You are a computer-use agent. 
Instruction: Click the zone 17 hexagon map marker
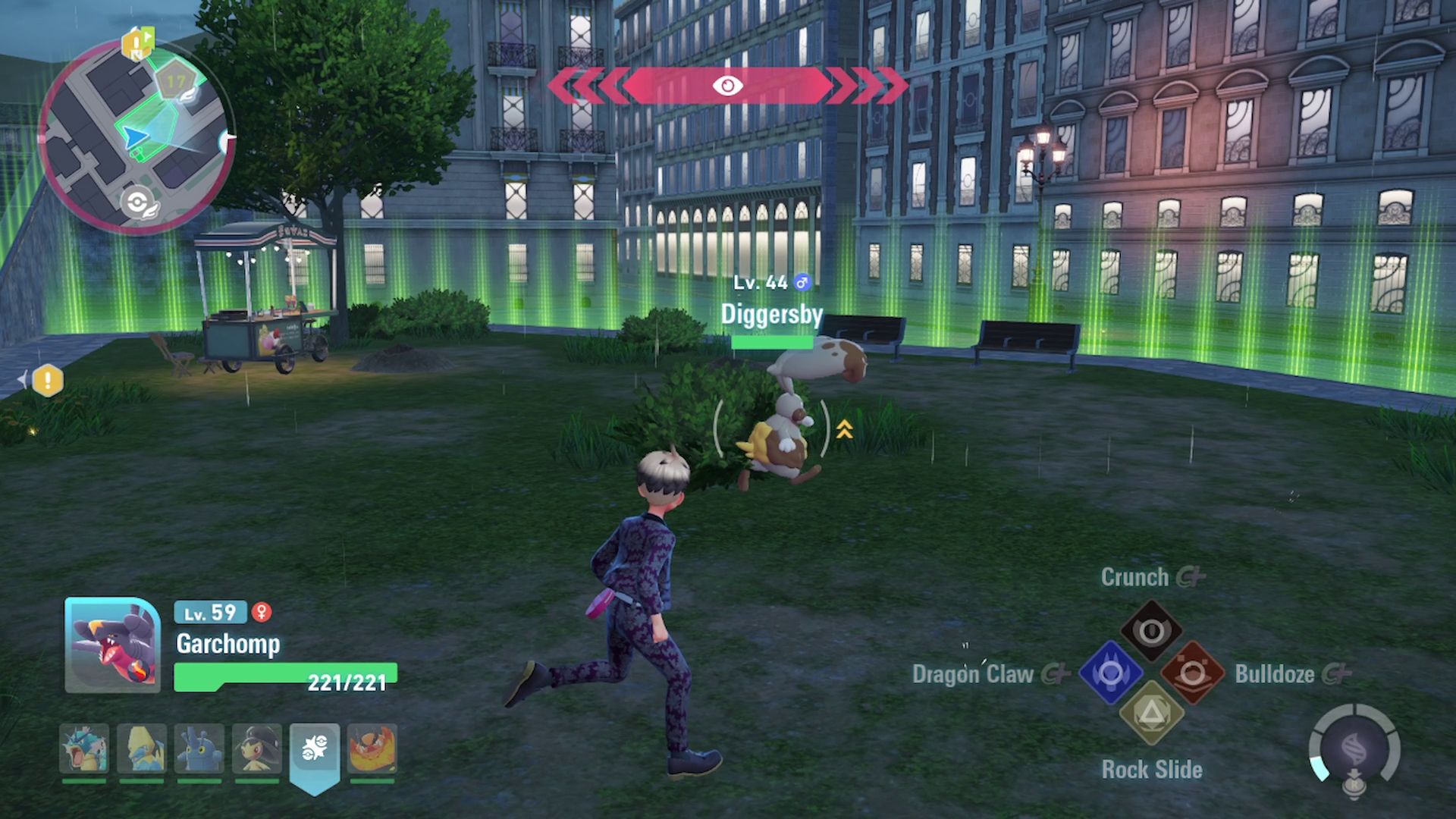[177, 82]
